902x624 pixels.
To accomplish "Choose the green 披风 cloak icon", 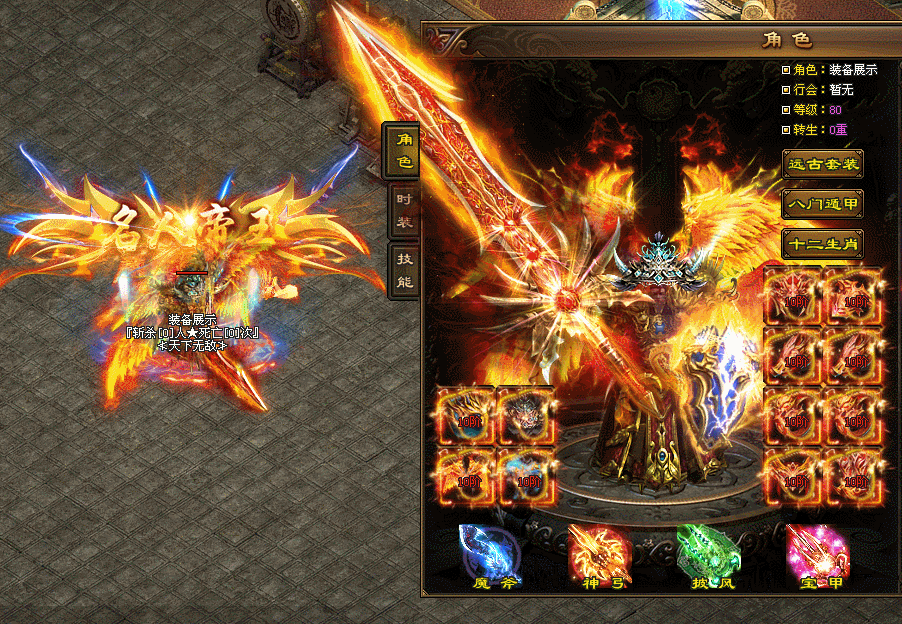I will tap(708, 551).
